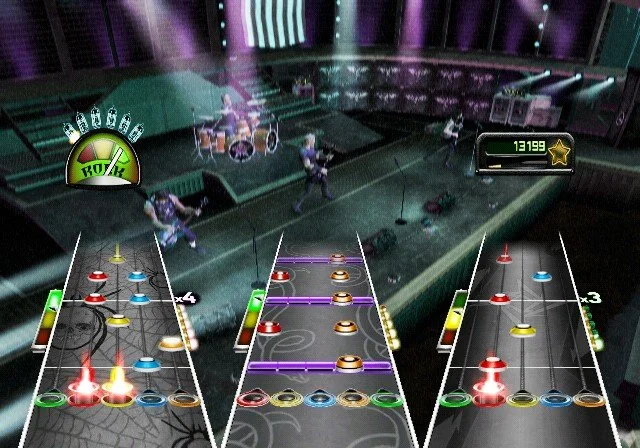Hit the orange fret on the x4 highway
The width and height of the screenshot is (640, 448).
click(x=184, y=400)
